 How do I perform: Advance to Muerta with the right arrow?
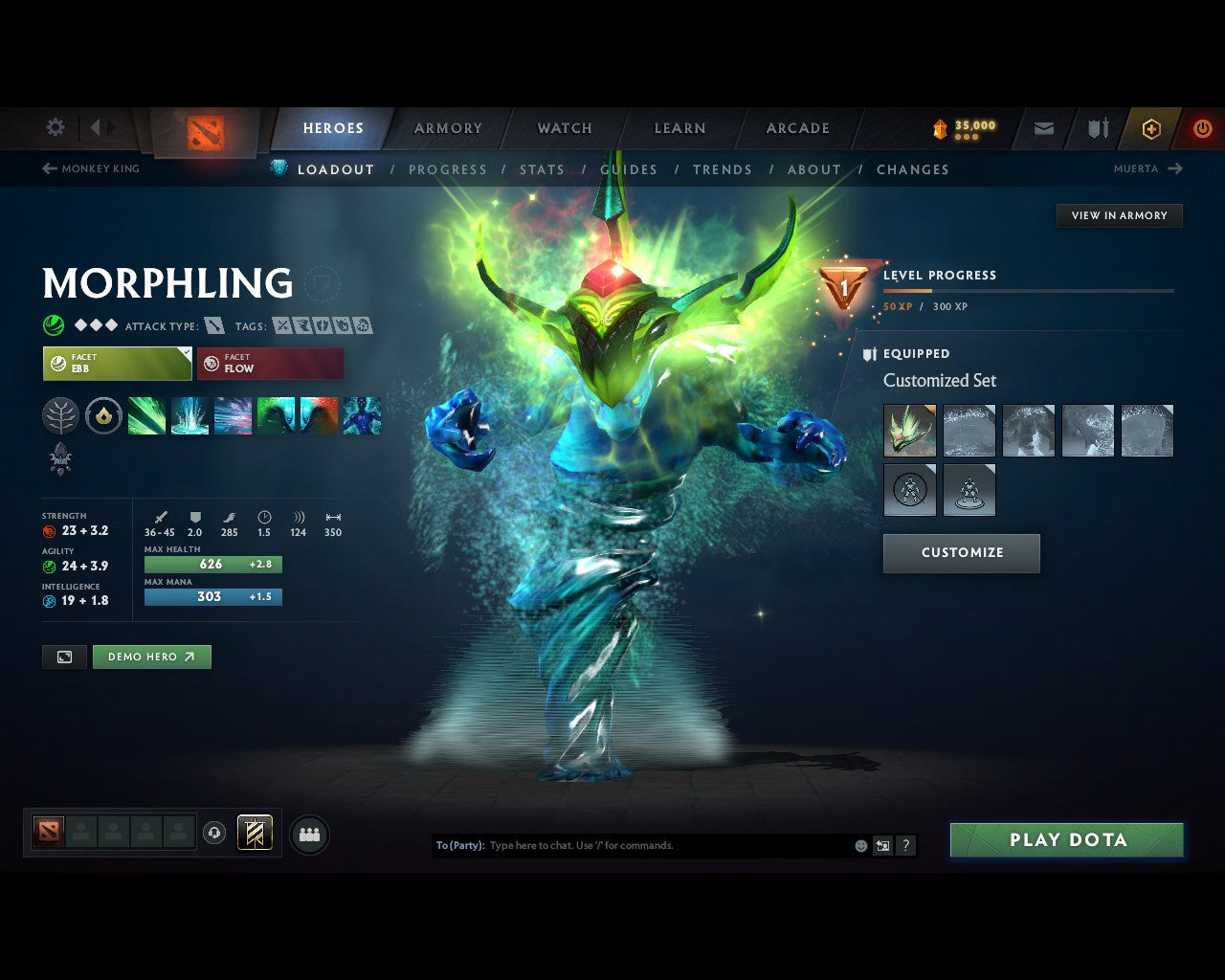click(1174, 168)
